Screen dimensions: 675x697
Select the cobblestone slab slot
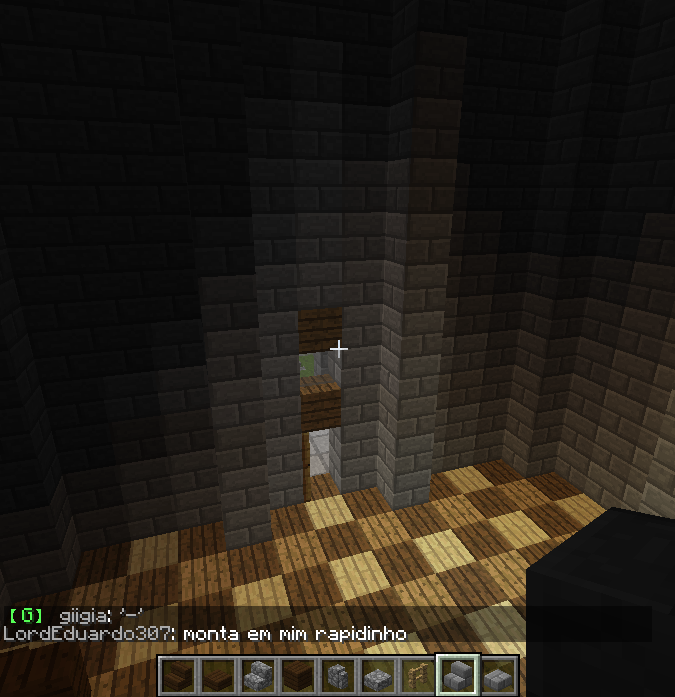tap(379, 676)
